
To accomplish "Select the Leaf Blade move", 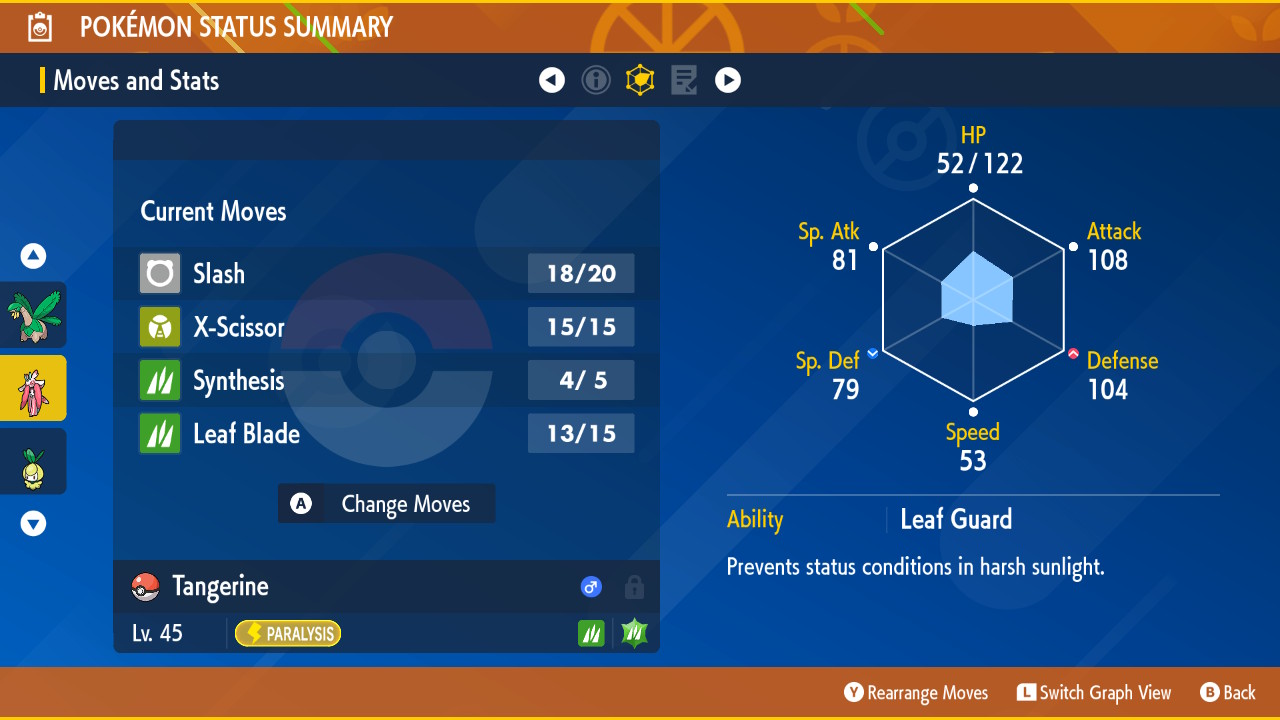I will [x=386, y=434].
